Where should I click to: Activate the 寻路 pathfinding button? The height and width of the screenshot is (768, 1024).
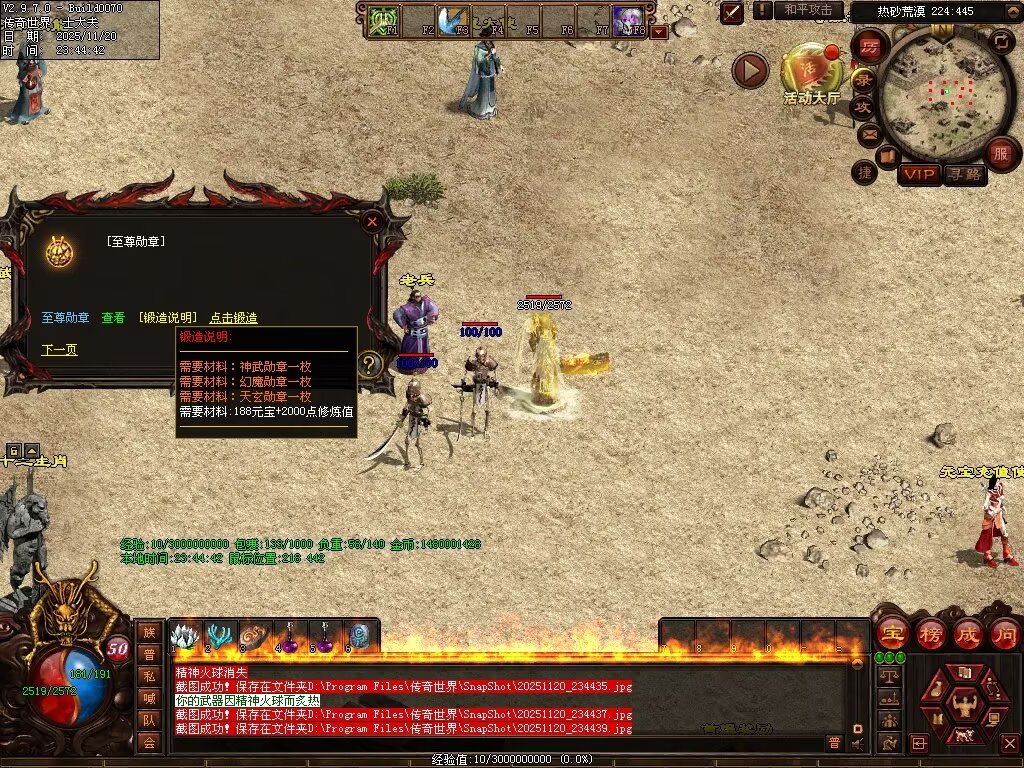coord(964,174)
